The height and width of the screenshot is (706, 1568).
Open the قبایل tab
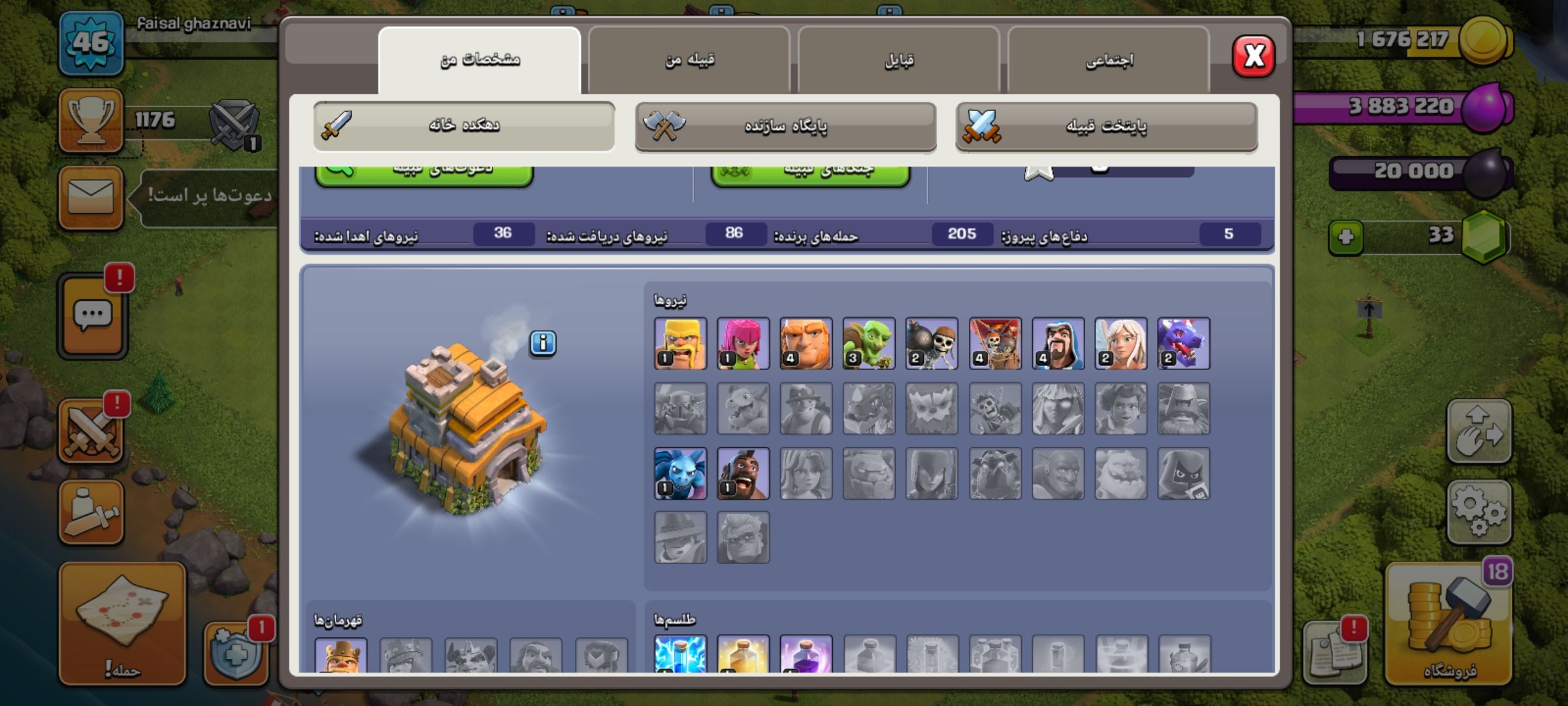point(899,60)
